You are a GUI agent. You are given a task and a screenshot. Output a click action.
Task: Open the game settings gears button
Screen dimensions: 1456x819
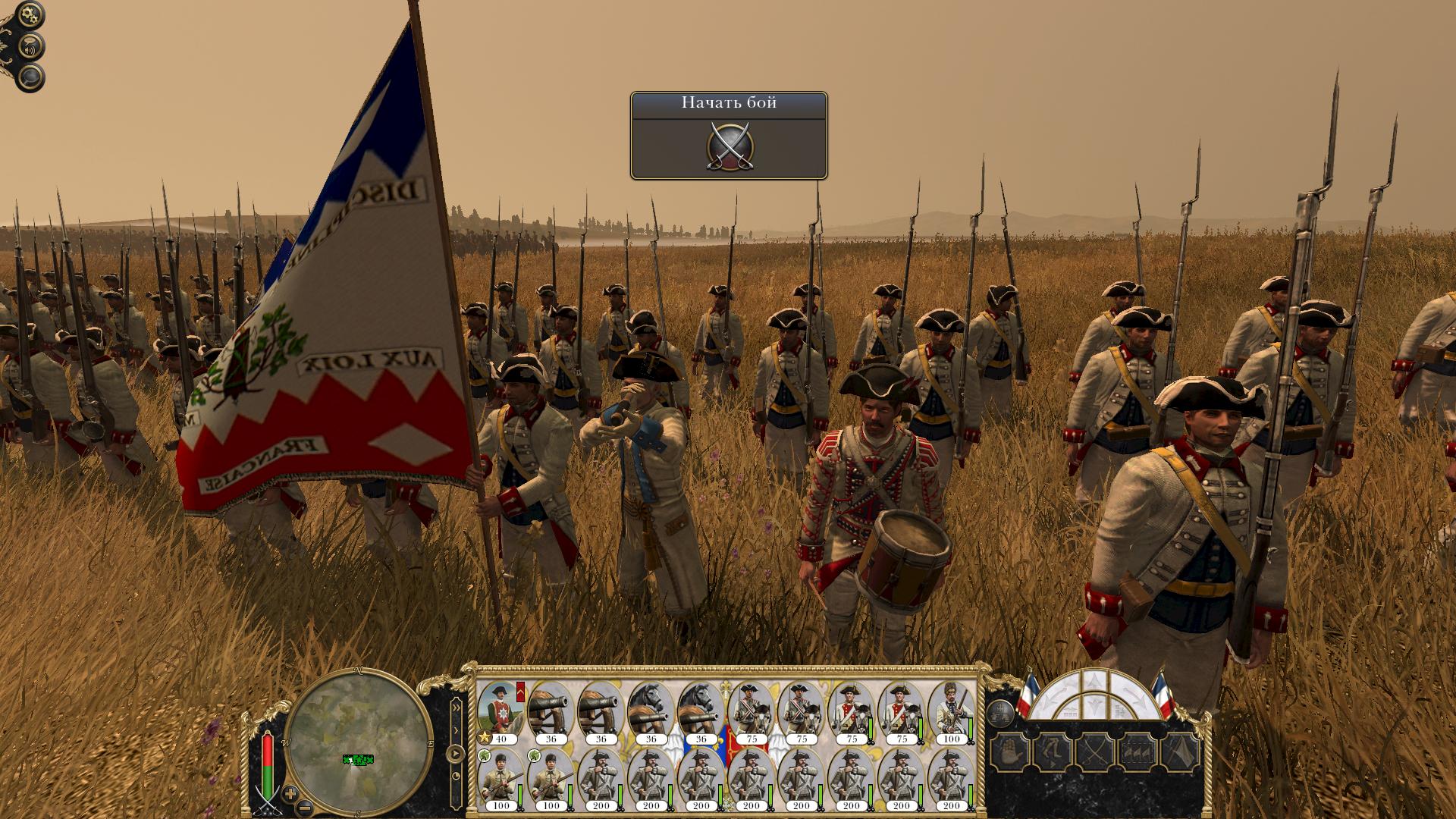pyautogui.click(x=30, y=15)
